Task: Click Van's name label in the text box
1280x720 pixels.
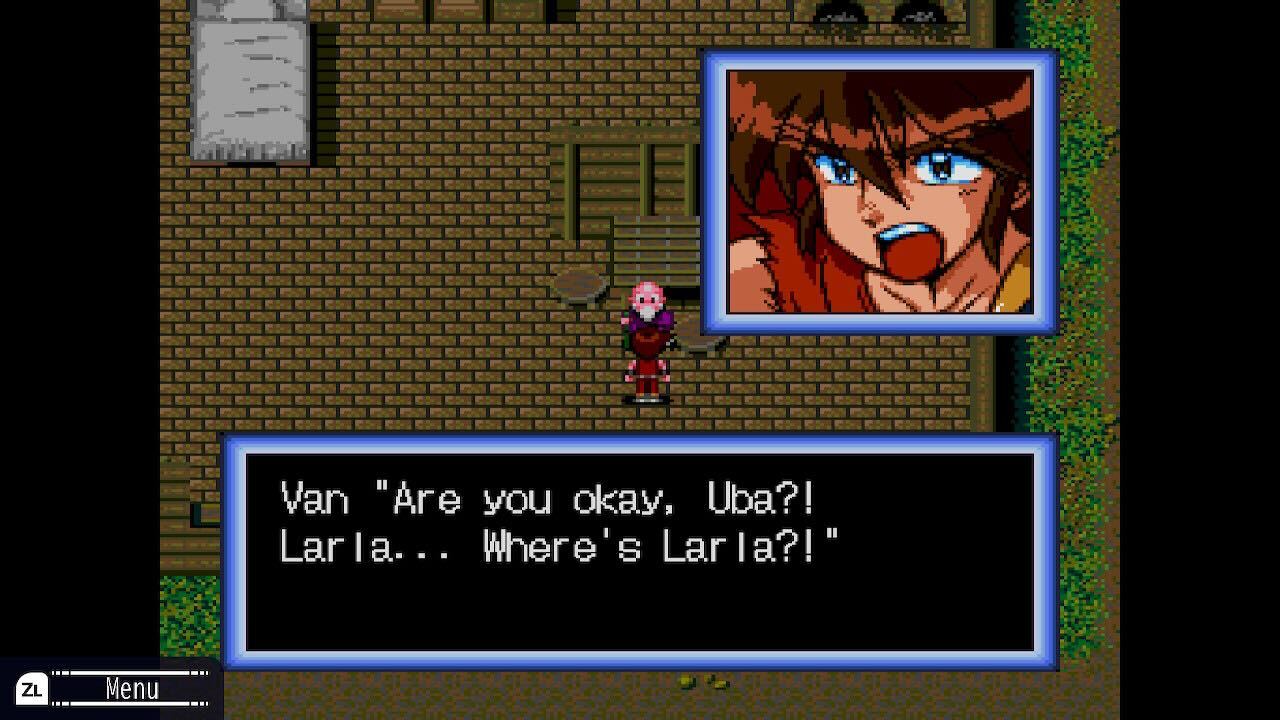Action: [x=313, y=500]
